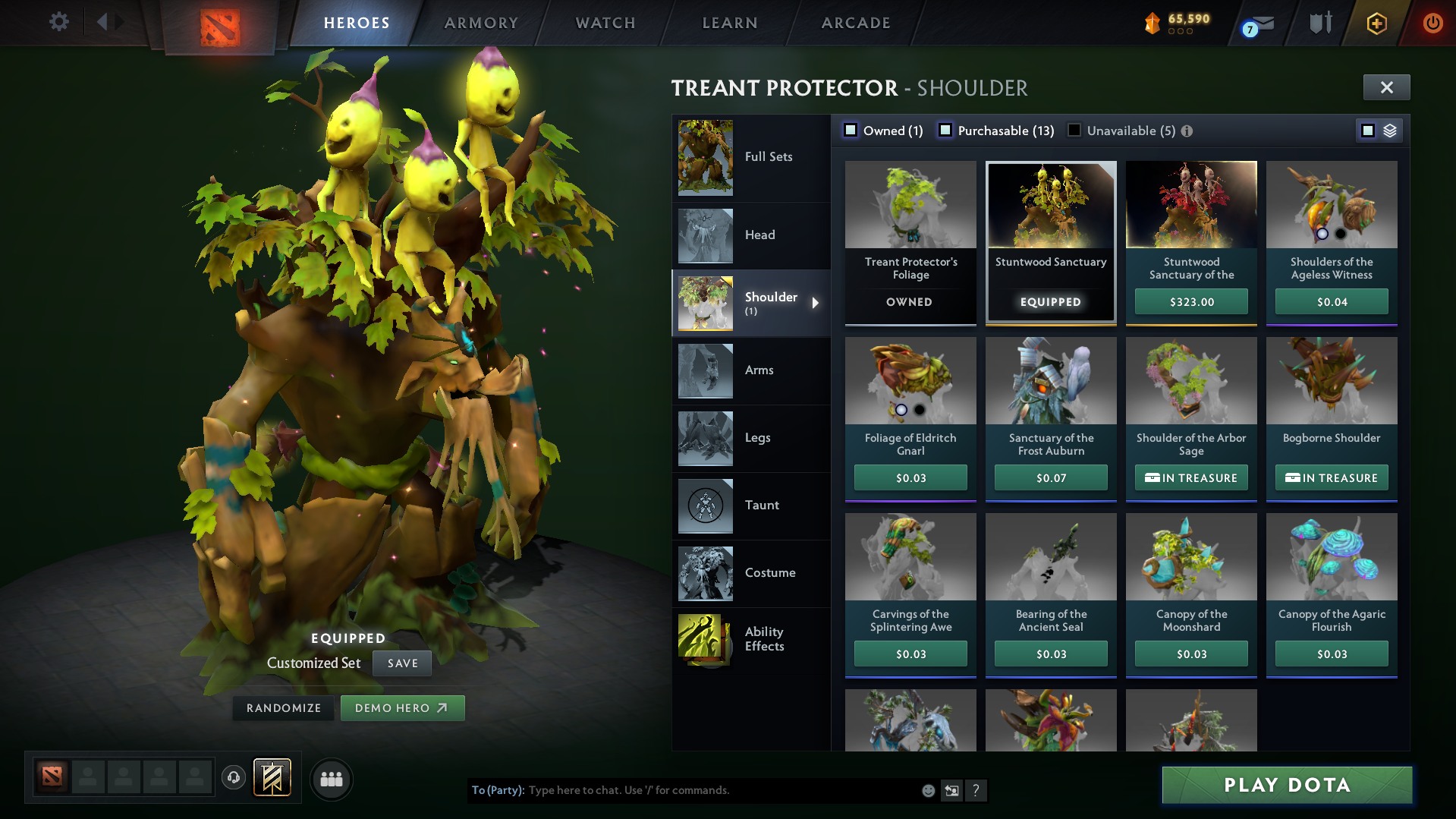Open the Armory shield-and-sword icon
Screen dimensions: 1456x819
[1320, 23]
